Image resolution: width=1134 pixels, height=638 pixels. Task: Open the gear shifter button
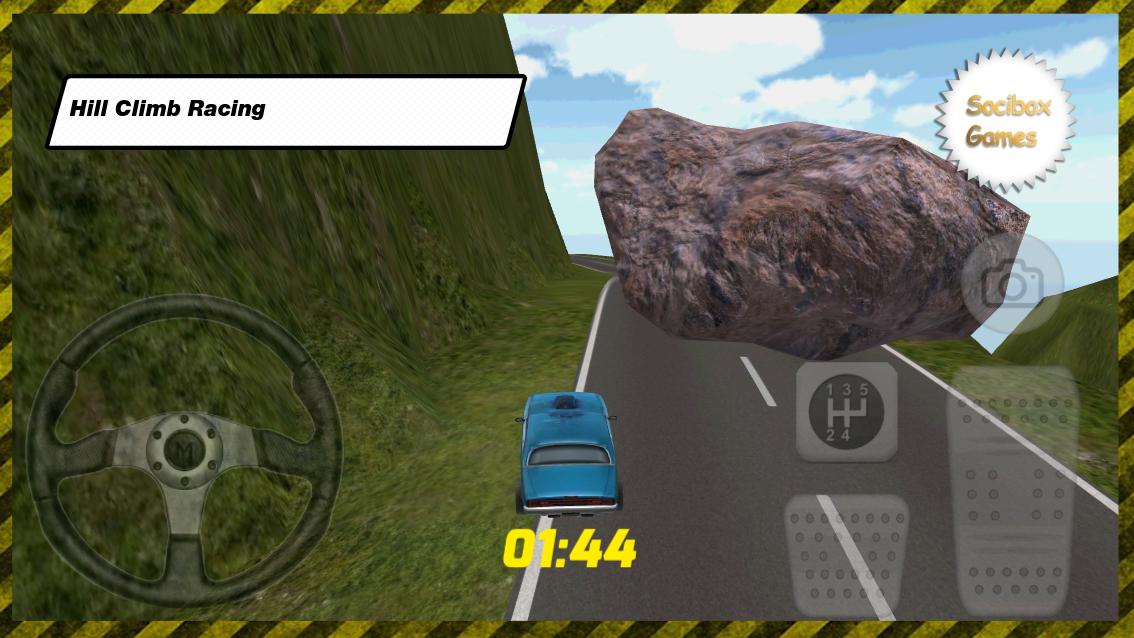[846, 411]
